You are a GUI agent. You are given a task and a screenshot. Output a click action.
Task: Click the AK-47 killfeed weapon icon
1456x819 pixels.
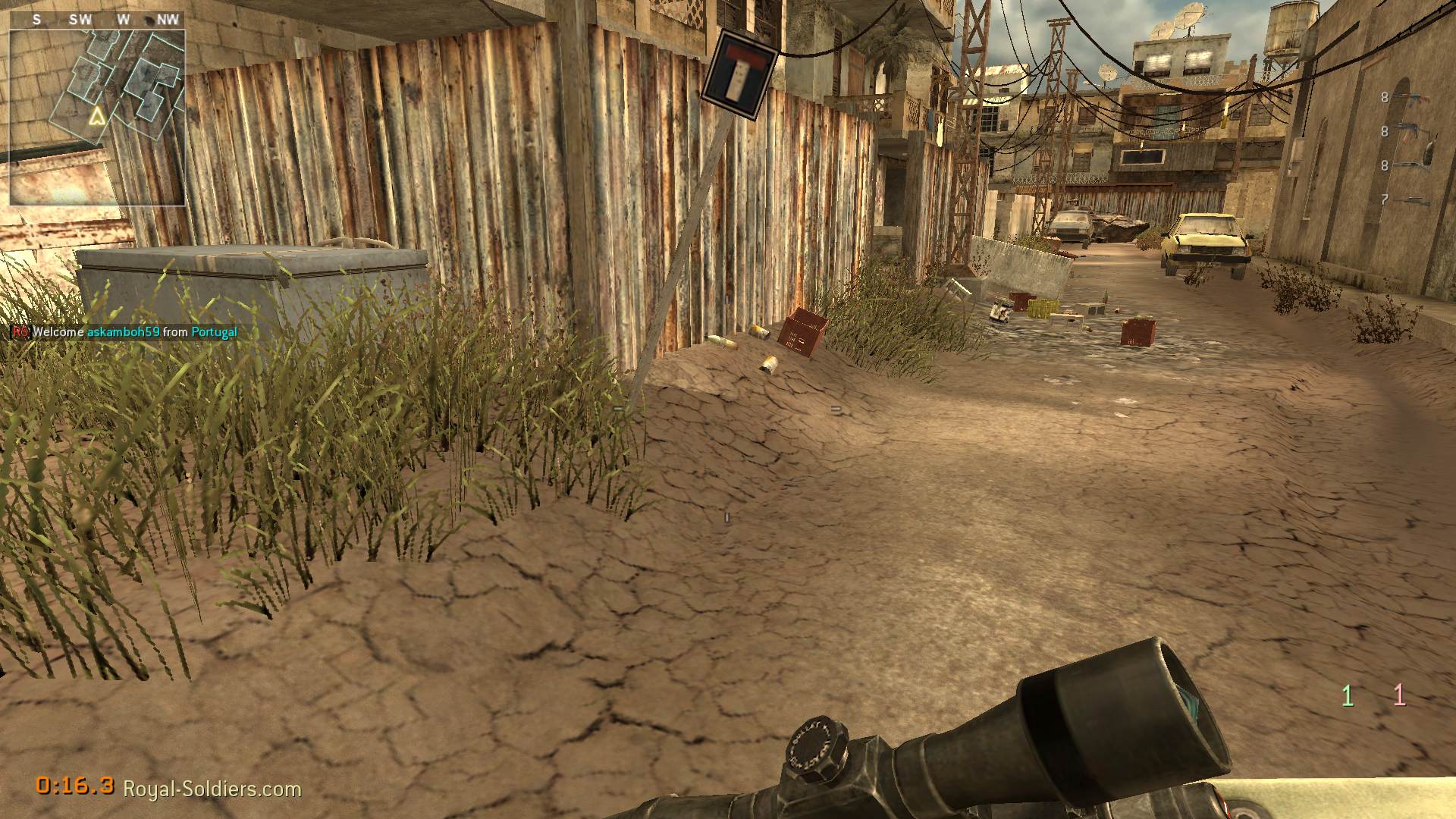(x=1410, y=130)
